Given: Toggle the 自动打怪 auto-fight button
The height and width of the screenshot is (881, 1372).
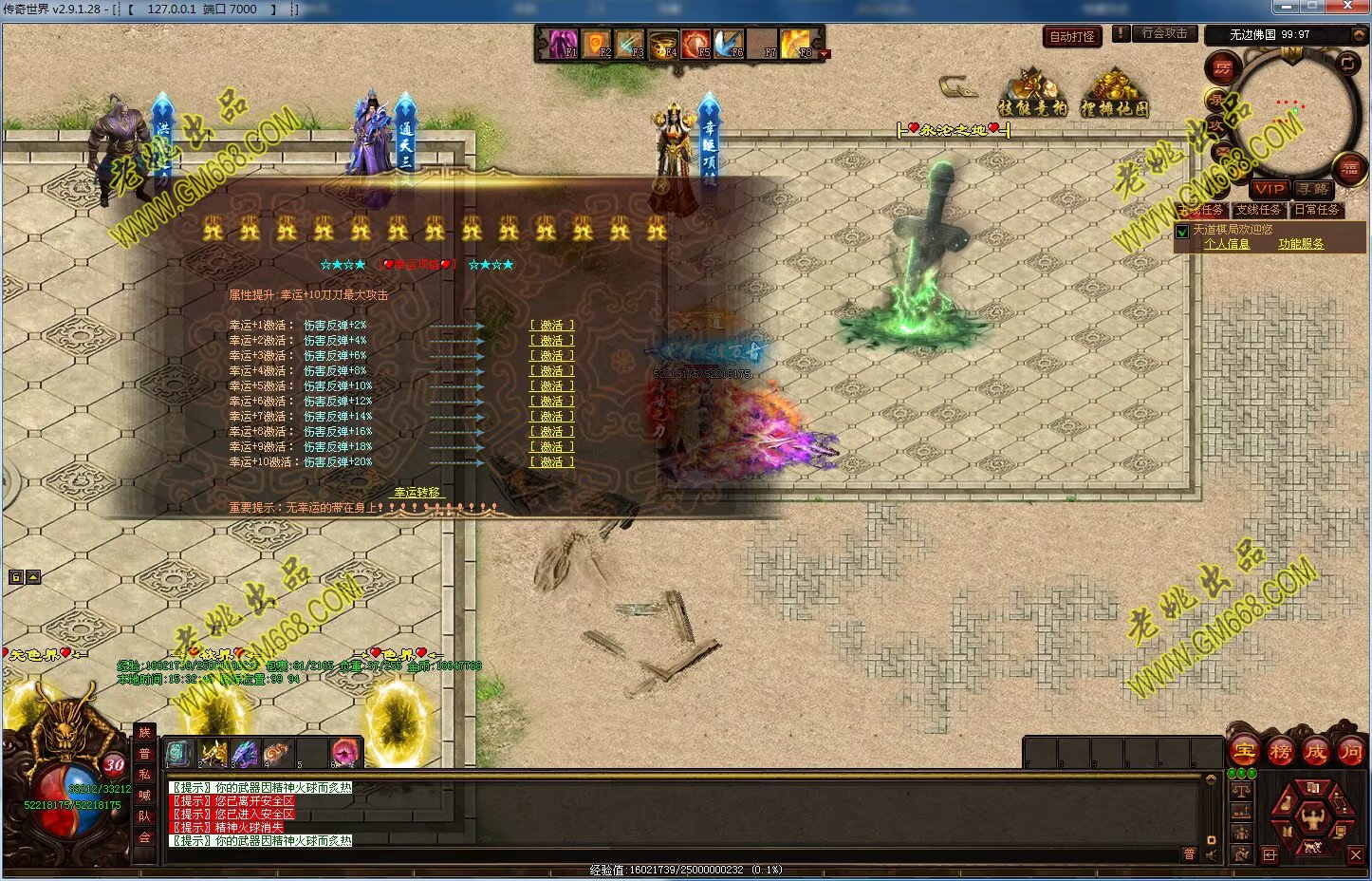Looking at the screenshot, I should coord(1072,37).
